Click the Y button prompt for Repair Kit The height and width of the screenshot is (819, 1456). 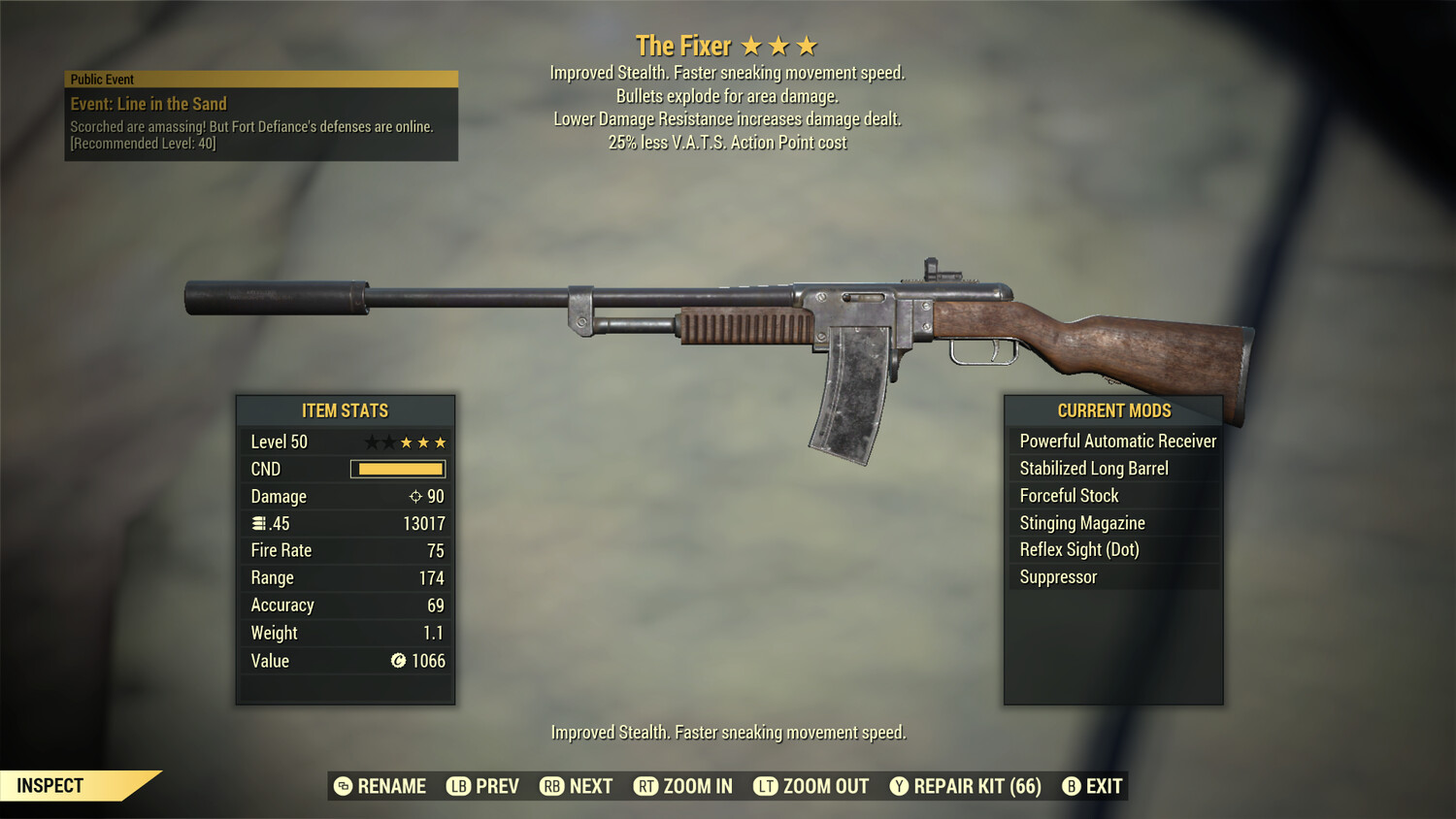[899, 786]
